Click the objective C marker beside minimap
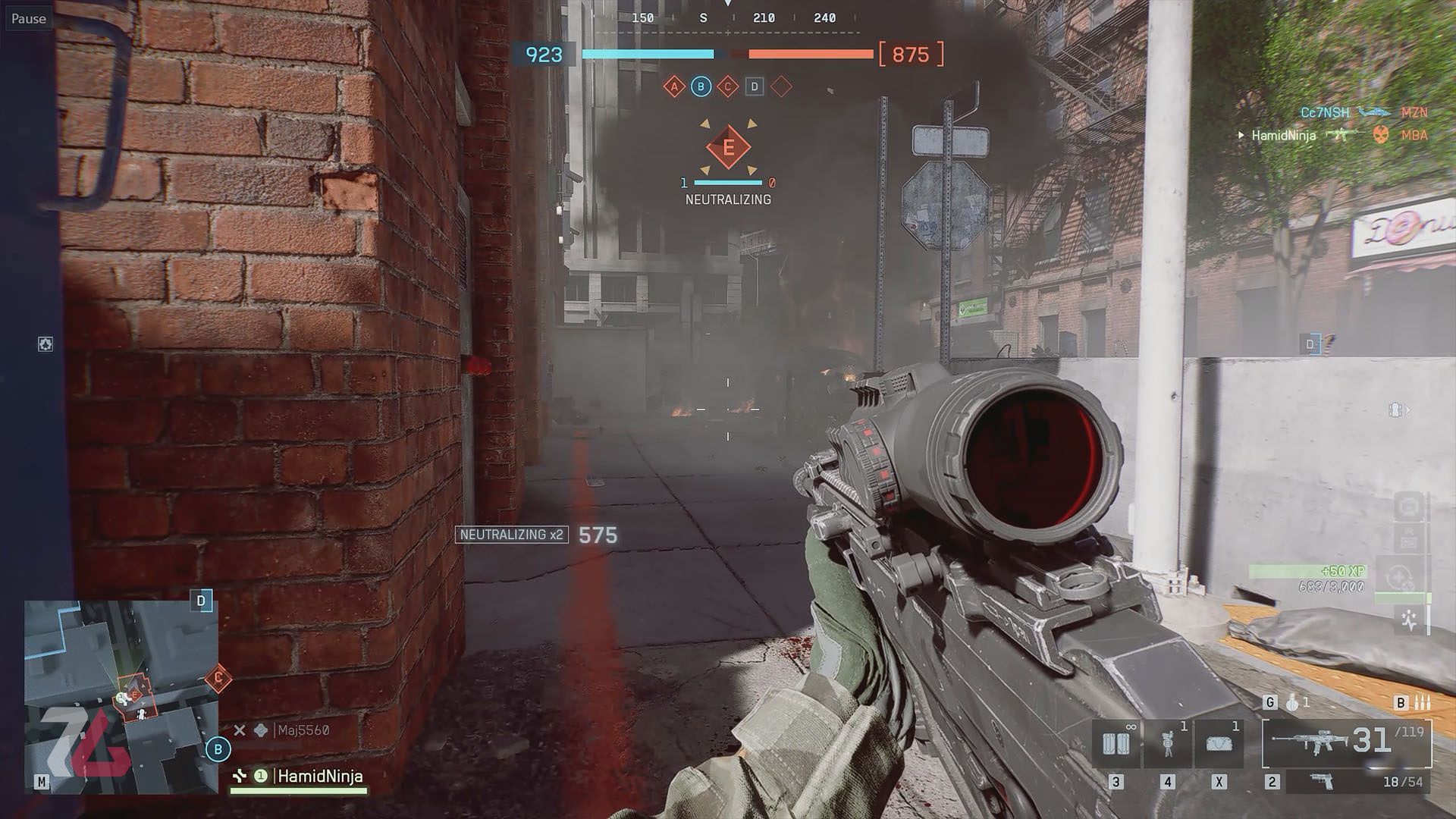 [218, 678]
